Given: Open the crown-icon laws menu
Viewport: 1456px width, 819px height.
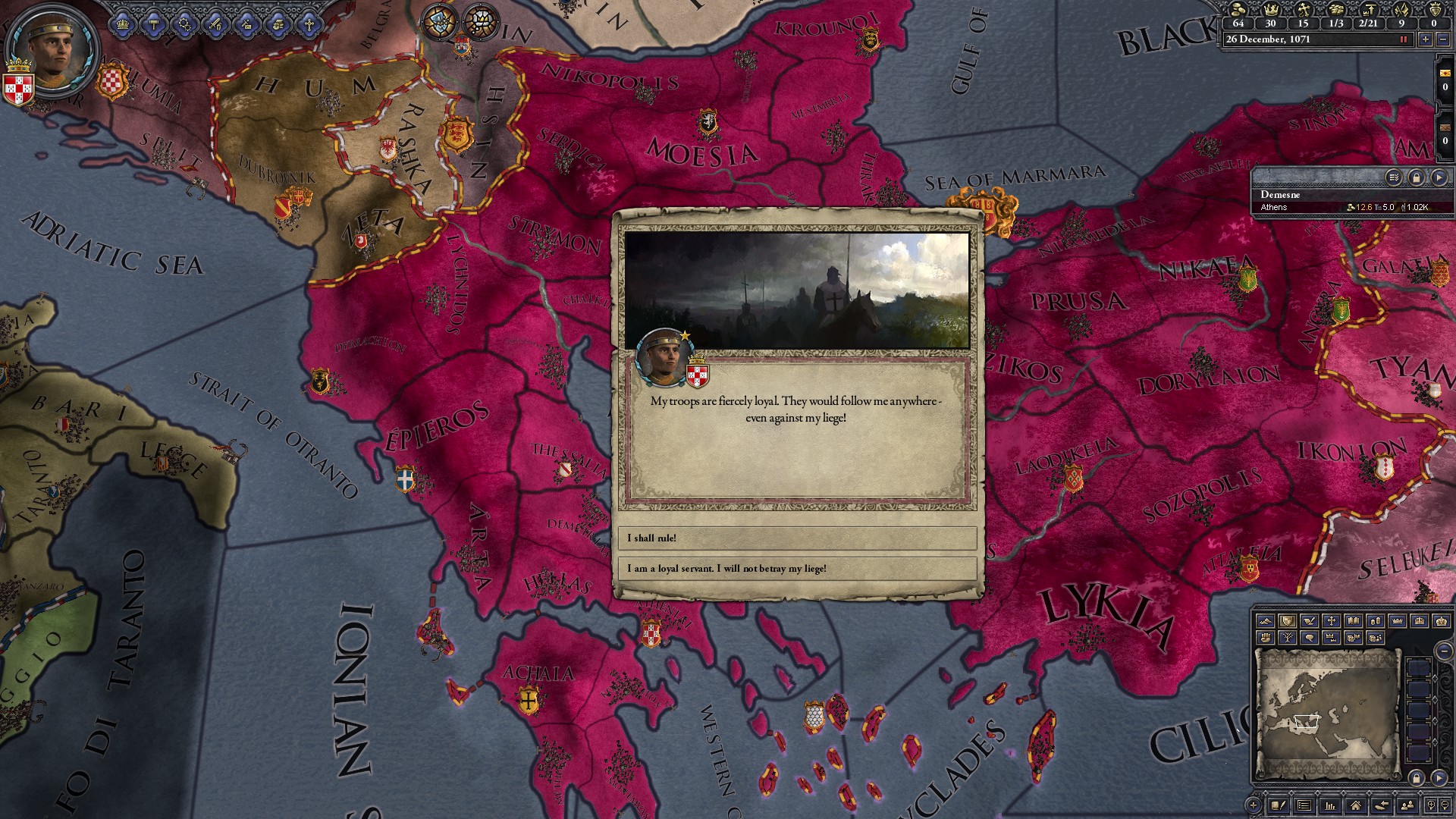Looking at the screenshot, I should tap(123, 24).
